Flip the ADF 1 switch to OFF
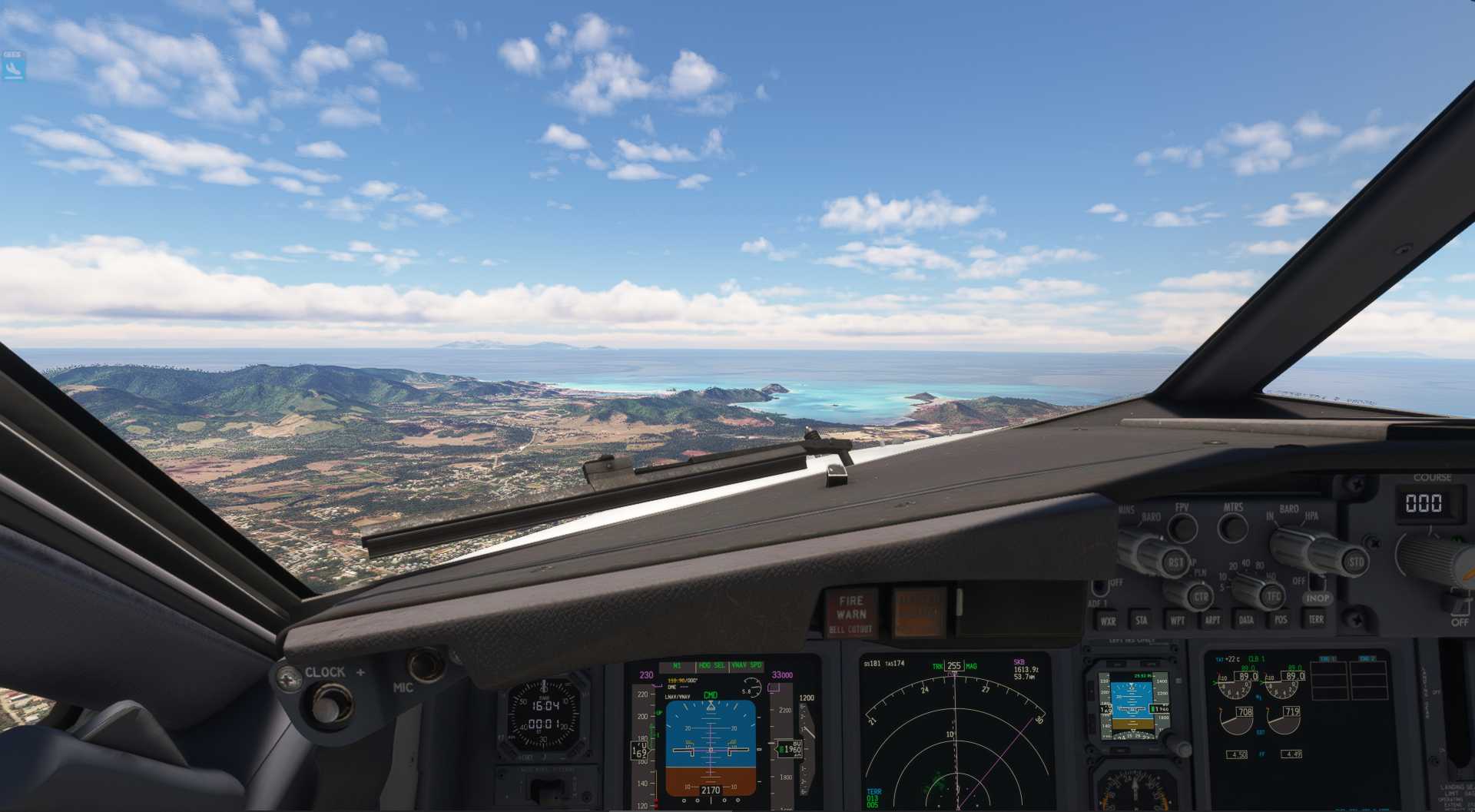1475x812 pixels. coord(1100,588)
